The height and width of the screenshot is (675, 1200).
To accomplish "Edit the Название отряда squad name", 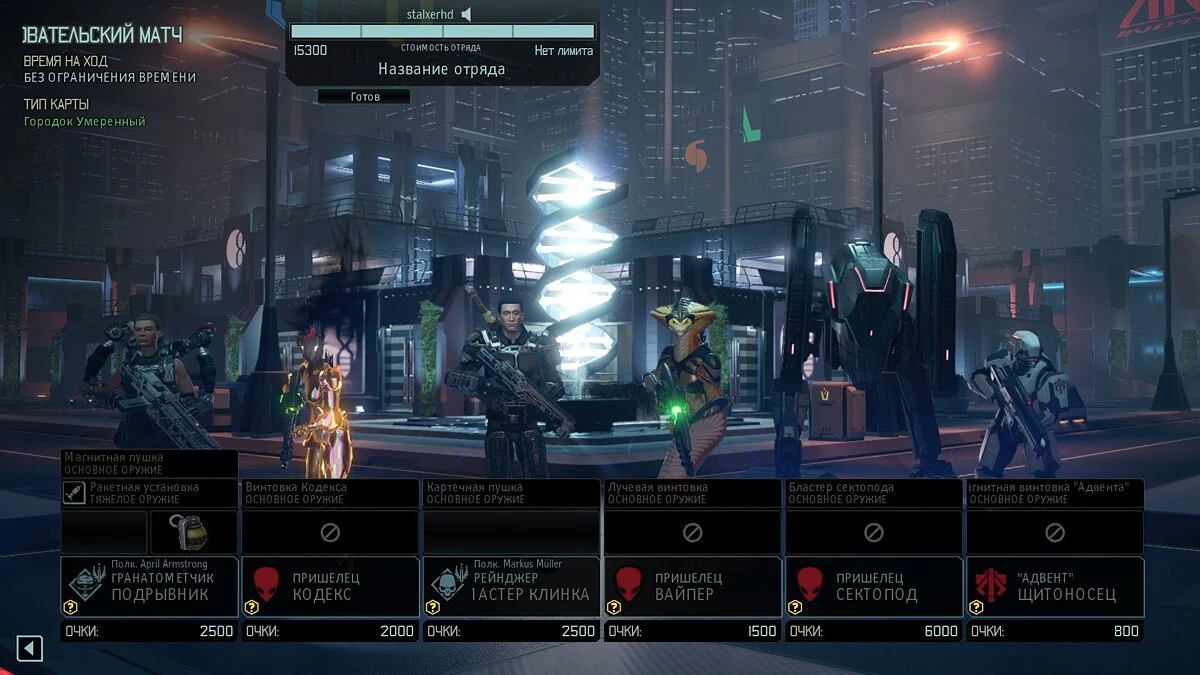I will coord(441,69).
